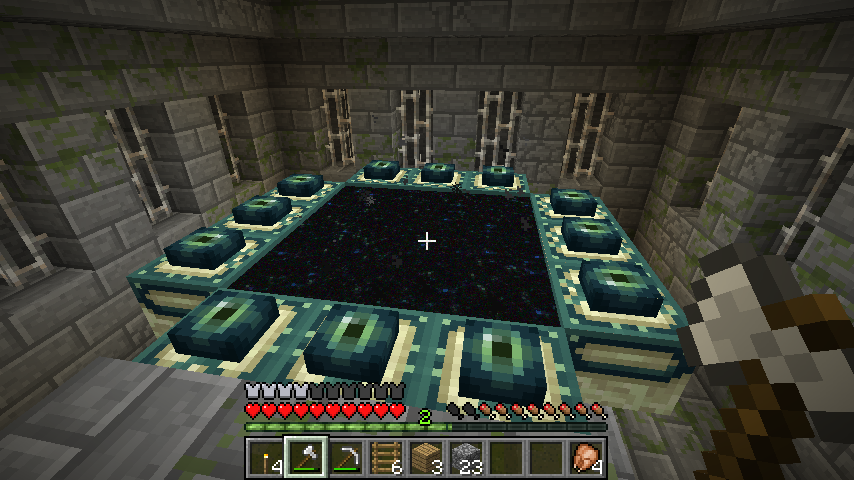Select the ladder stack of 6
Viewport: 854px width, 480px height.
click(386, 458)
